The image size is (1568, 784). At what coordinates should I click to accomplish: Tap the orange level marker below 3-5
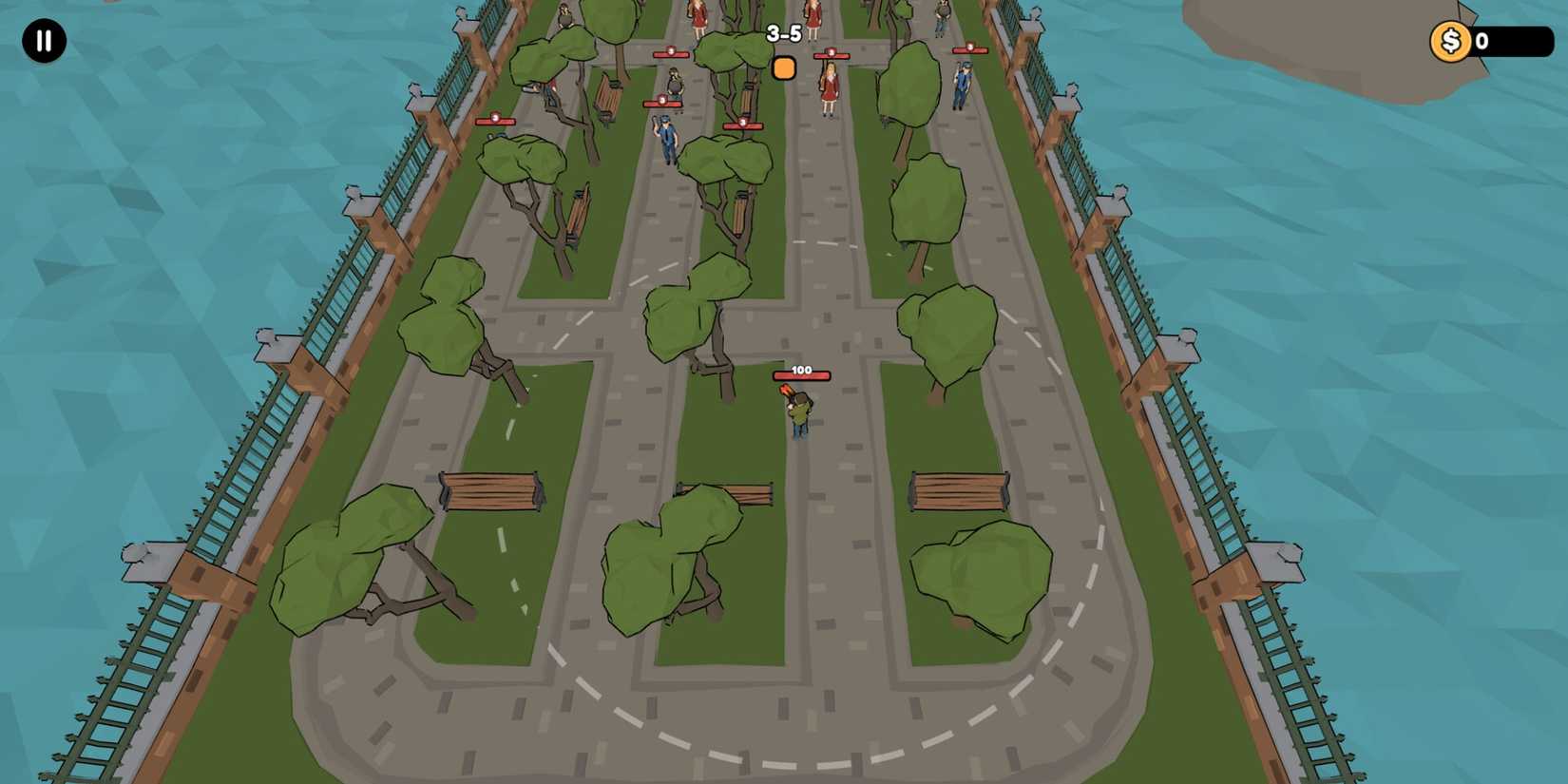(783, 69)
